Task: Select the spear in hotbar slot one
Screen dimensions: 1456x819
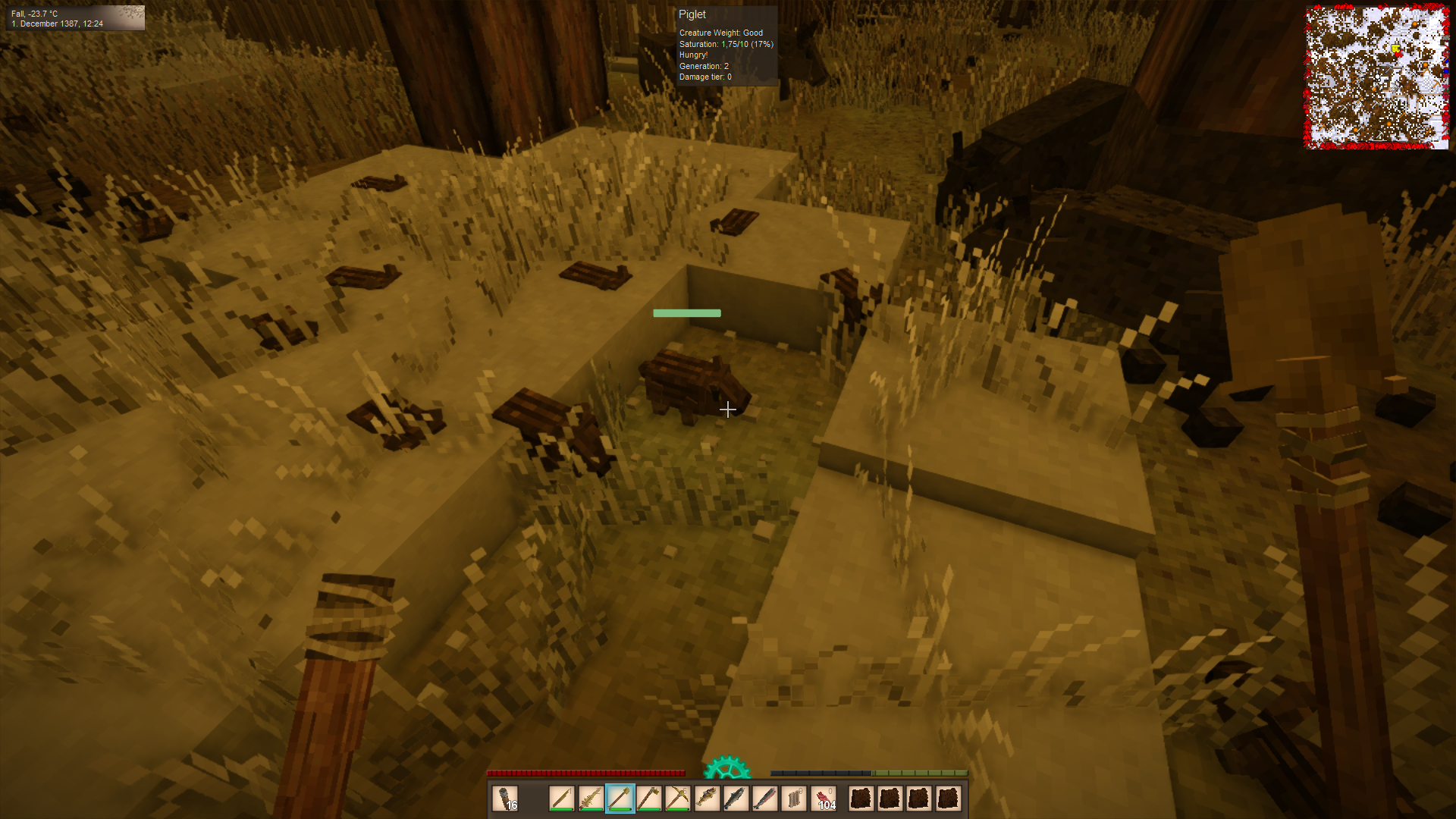Action: 562,799
